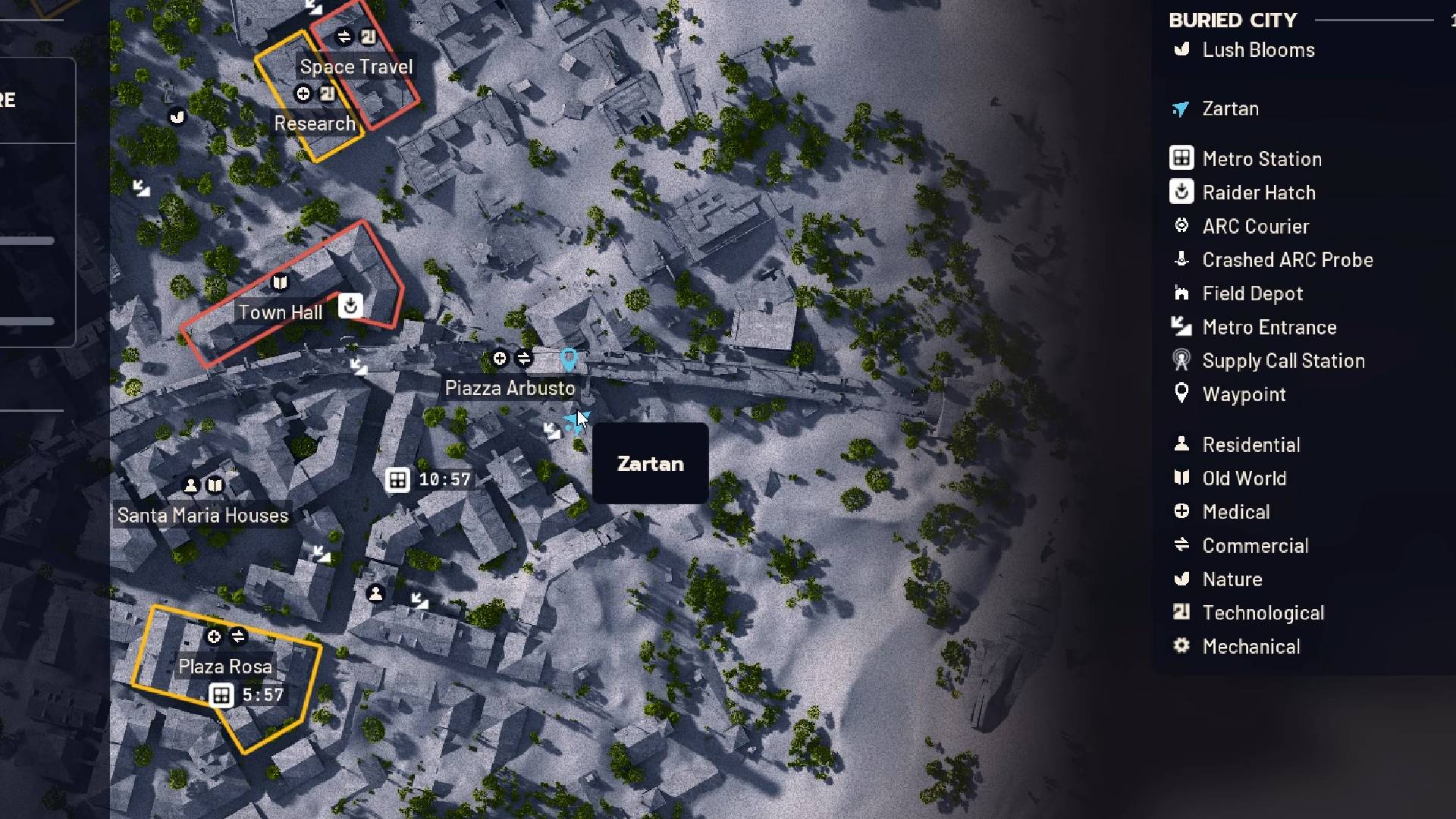Click the Metro Station icon showing 10:57
Image resolution: width=1456 pixels, height=819 pixels.
click(x=398, y=479)
